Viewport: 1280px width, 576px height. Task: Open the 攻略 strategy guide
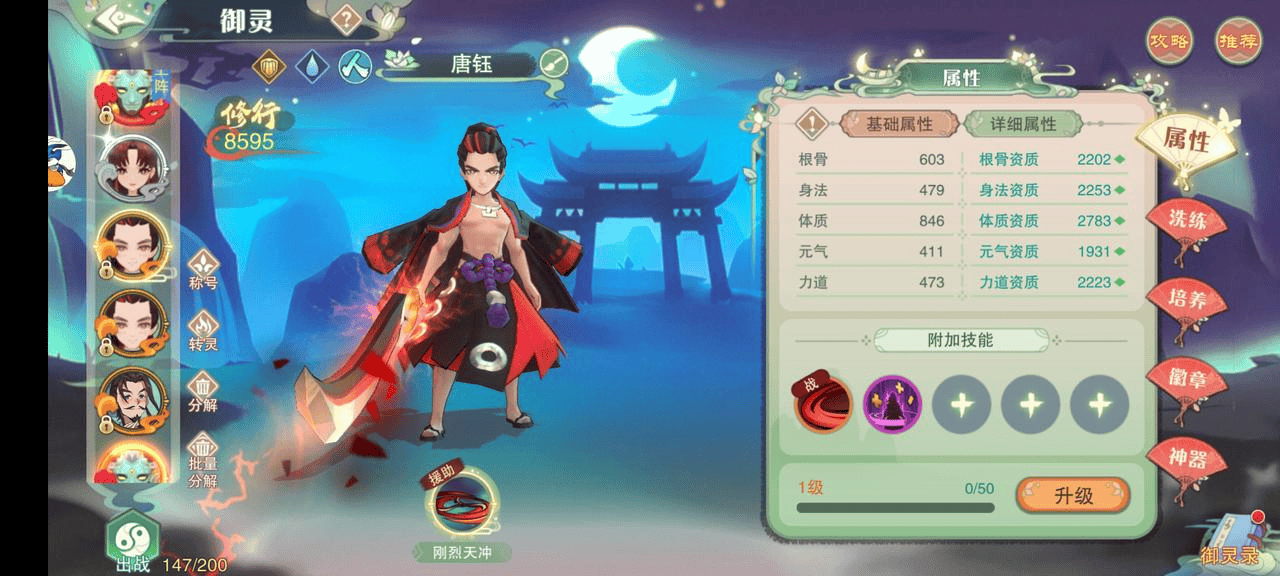1169,42
